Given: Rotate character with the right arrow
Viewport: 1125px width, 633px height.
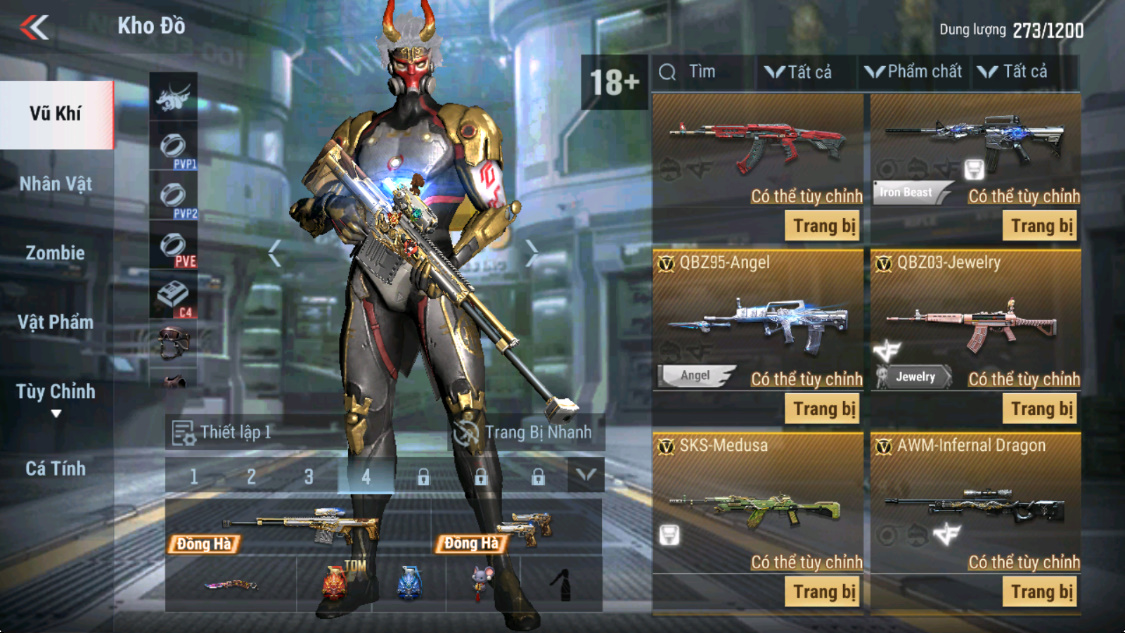Looking at the screenshot, I should point(532,255).
